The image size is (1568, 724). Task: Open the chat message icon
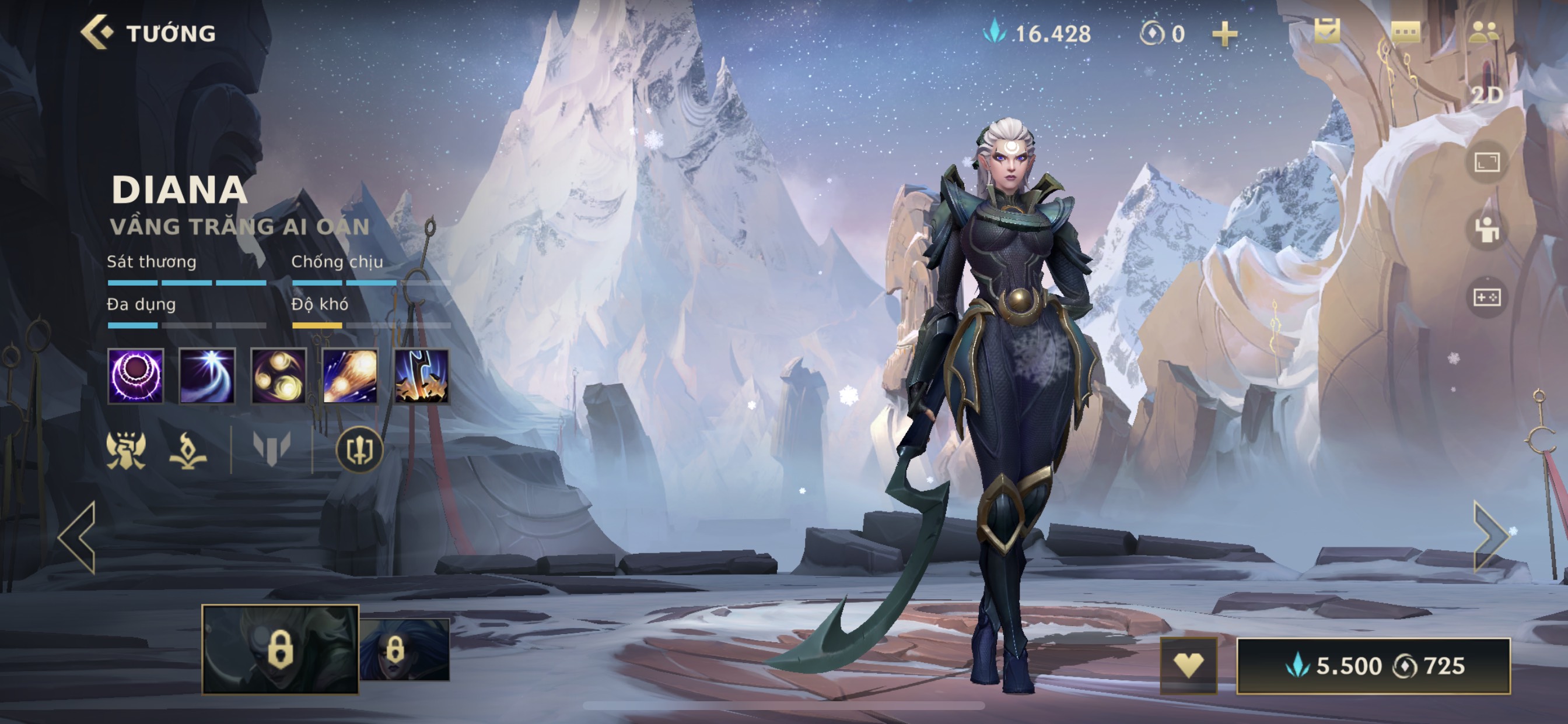pos(1405,31)
